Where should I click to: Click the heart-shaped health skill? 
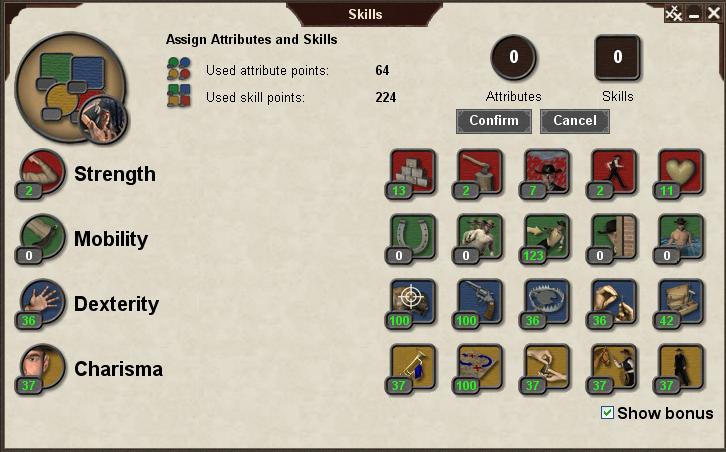[680, 172]
